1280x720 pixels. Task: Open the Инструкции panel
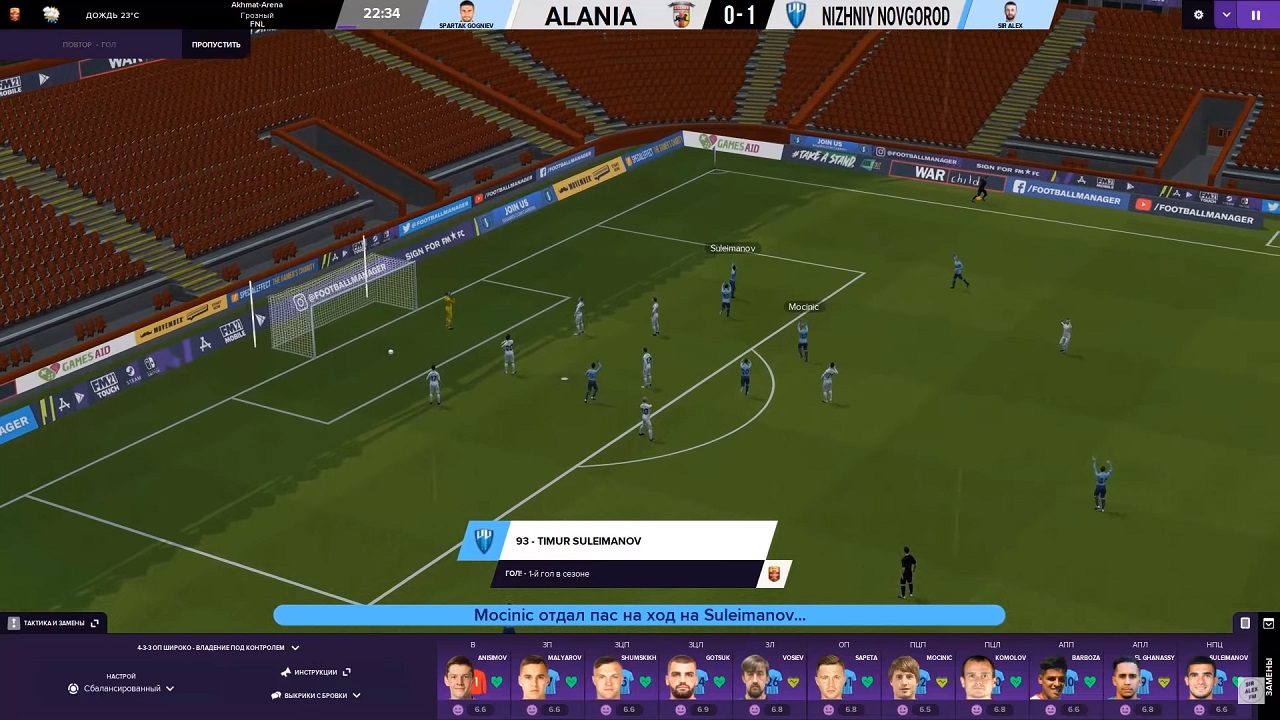(x=316, y=672)
